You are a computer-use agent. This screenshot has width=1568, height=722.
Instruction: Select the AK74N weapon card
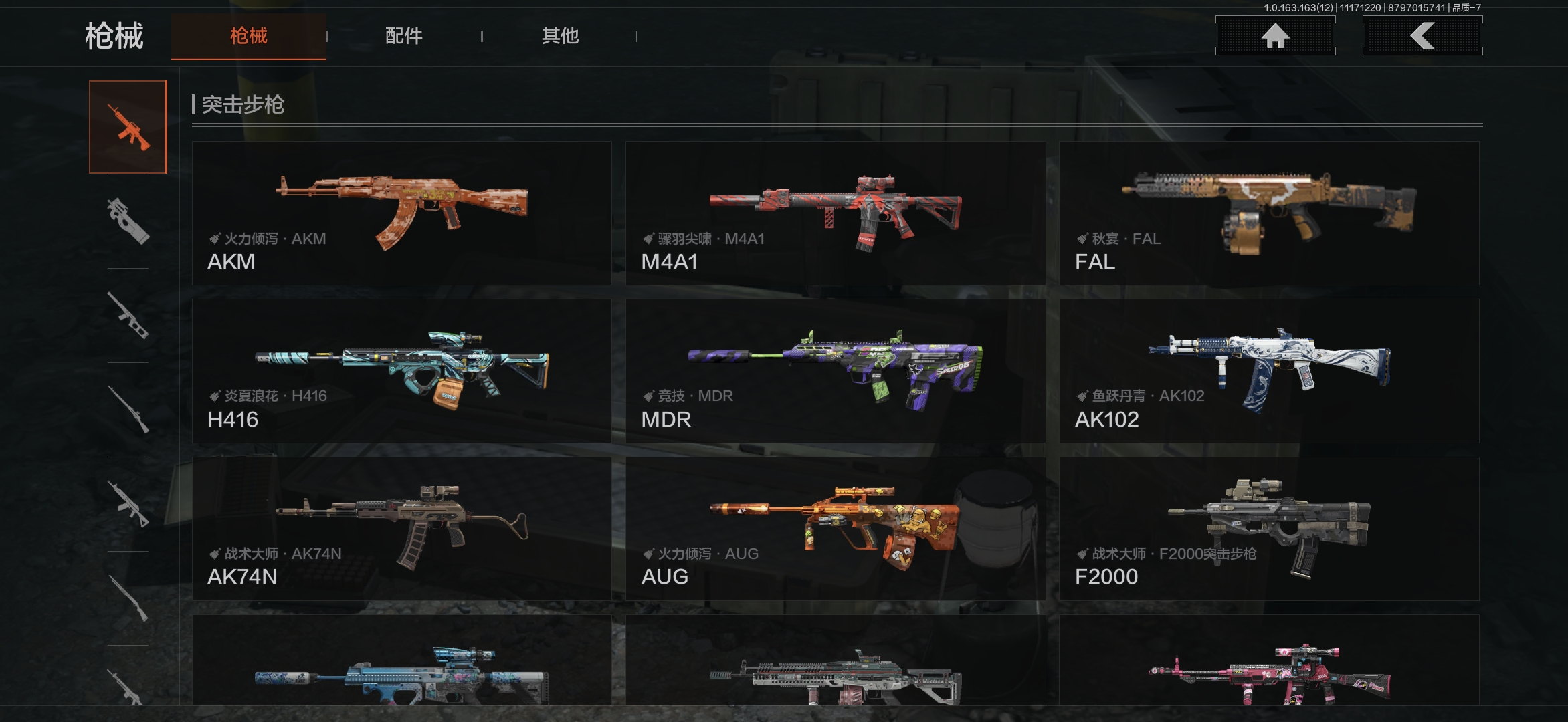401,529
